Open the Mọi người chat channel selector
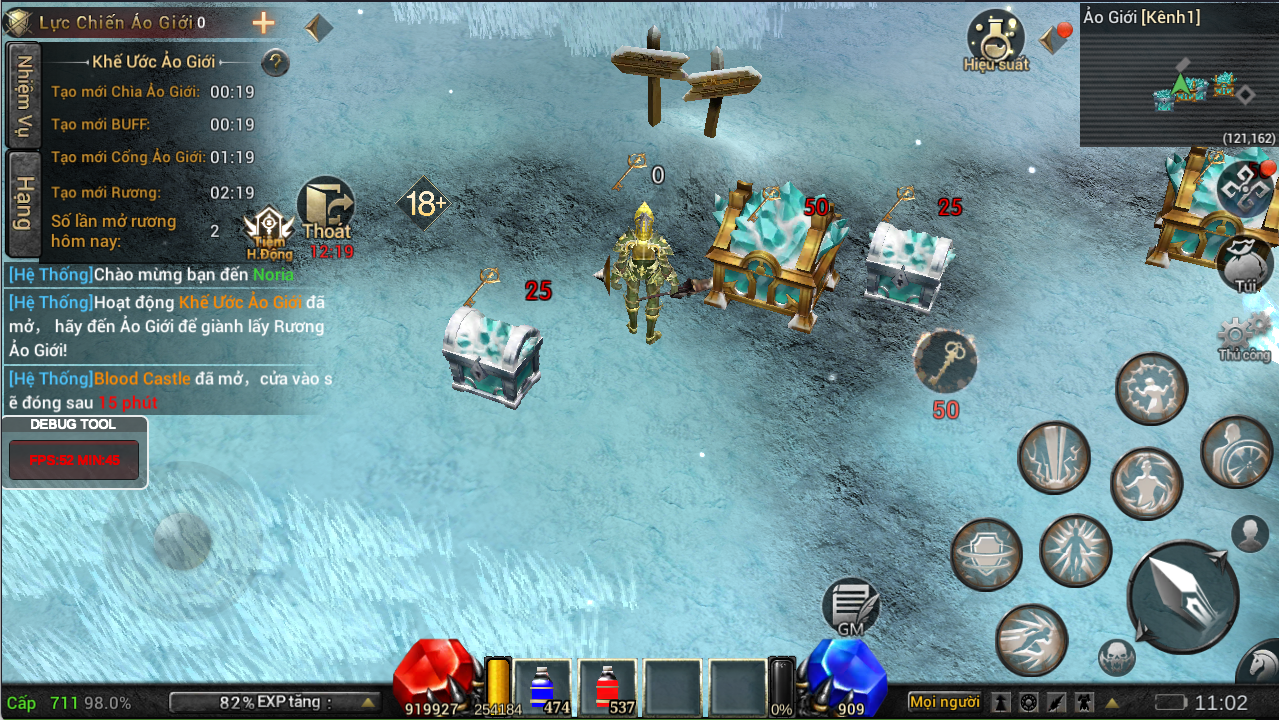 point(944,702)
